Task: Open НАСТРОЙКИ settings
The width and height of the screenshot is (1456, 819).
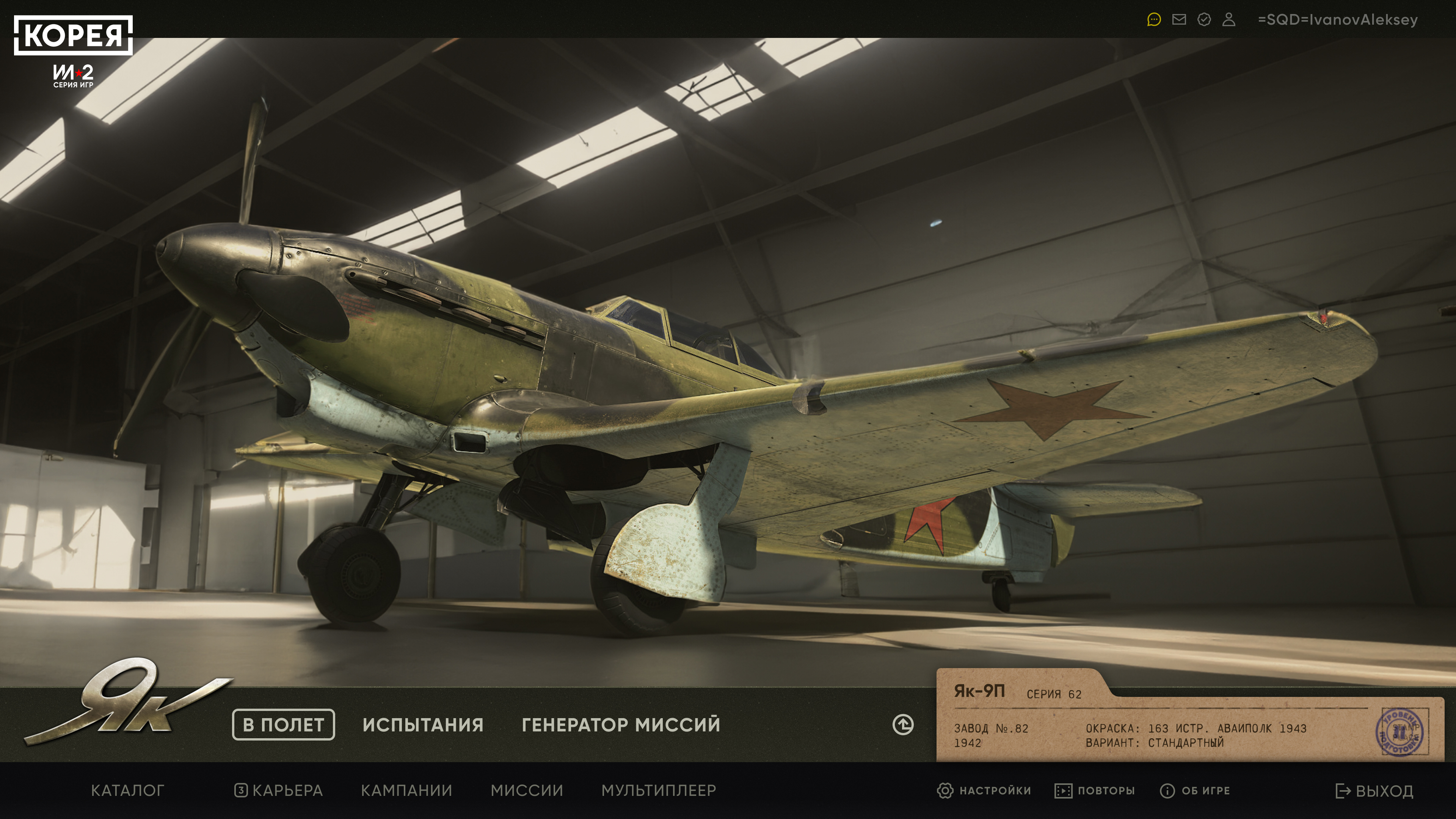Action: pyautogui.click(x=984, y=790)
